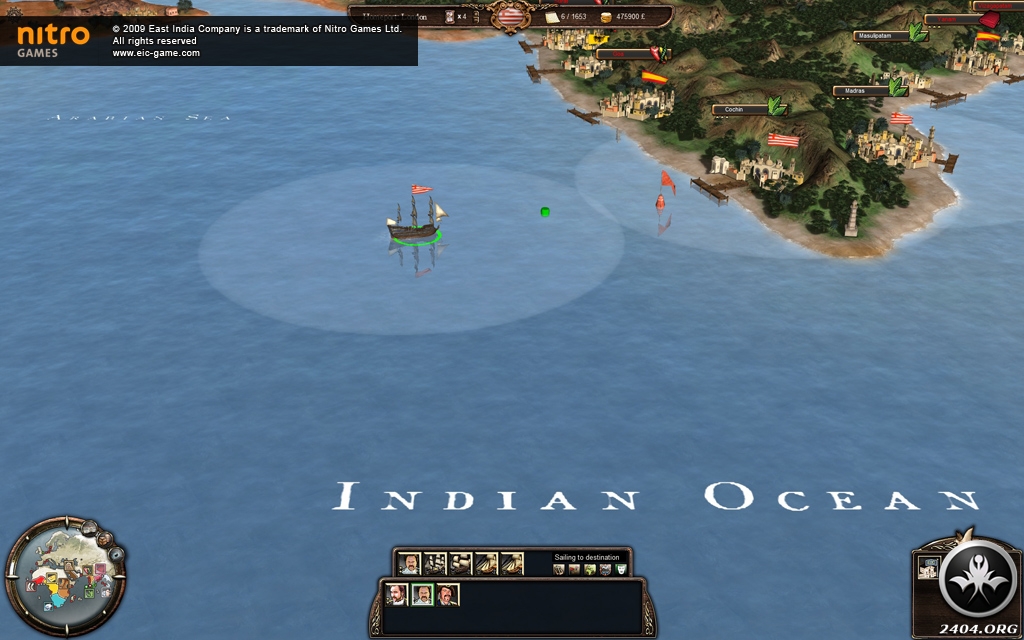Screen dimensions: 1024x640
Task: Click the striped flag emblem in top bar
Action: pyautogui.click(x=512, y=16)
